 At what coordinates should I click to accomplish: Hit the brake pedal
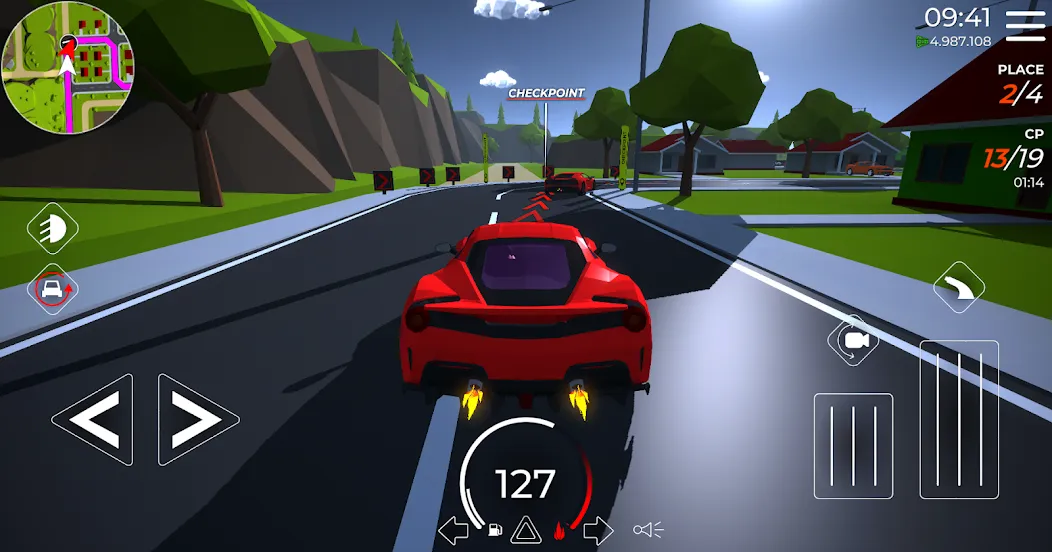pyautogui.click(x=853, y=446)
